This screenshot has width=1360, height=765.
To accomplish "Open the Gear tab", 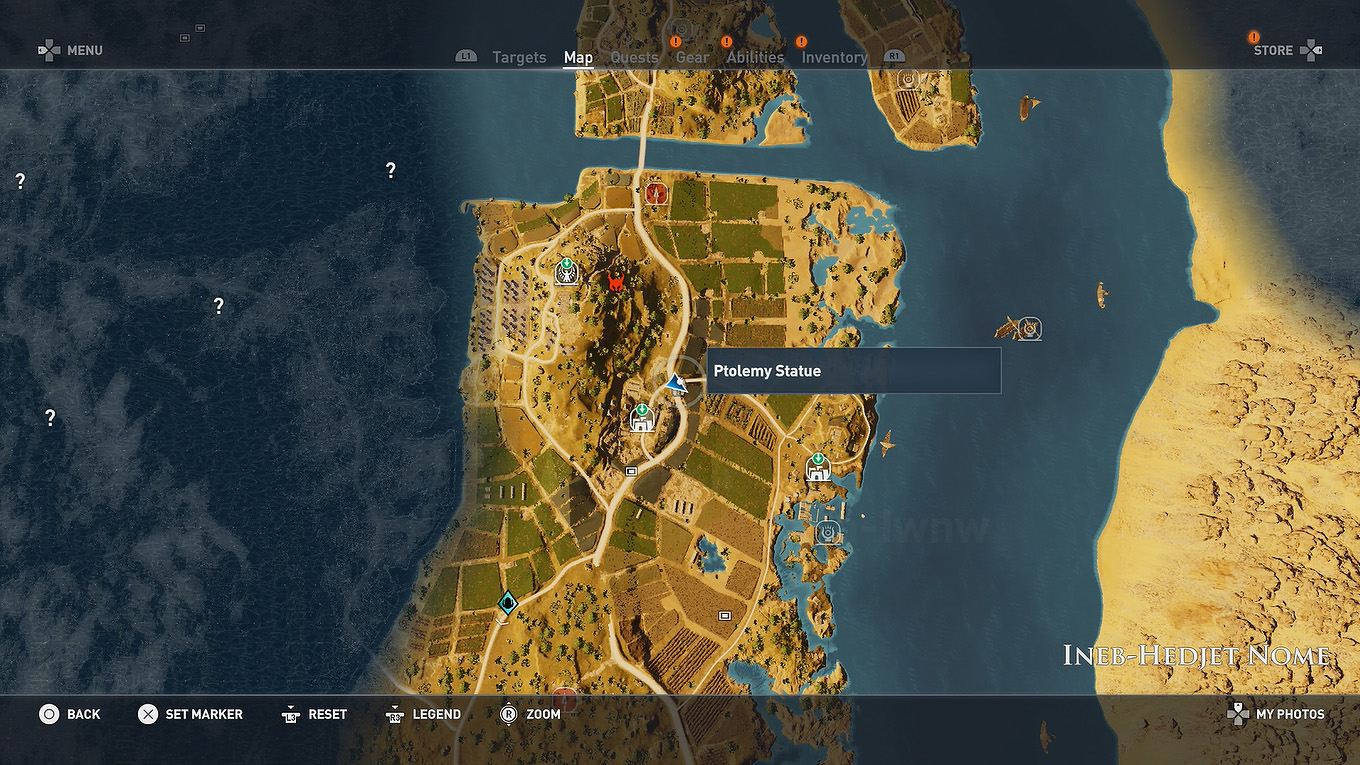I will click(692, 57).
